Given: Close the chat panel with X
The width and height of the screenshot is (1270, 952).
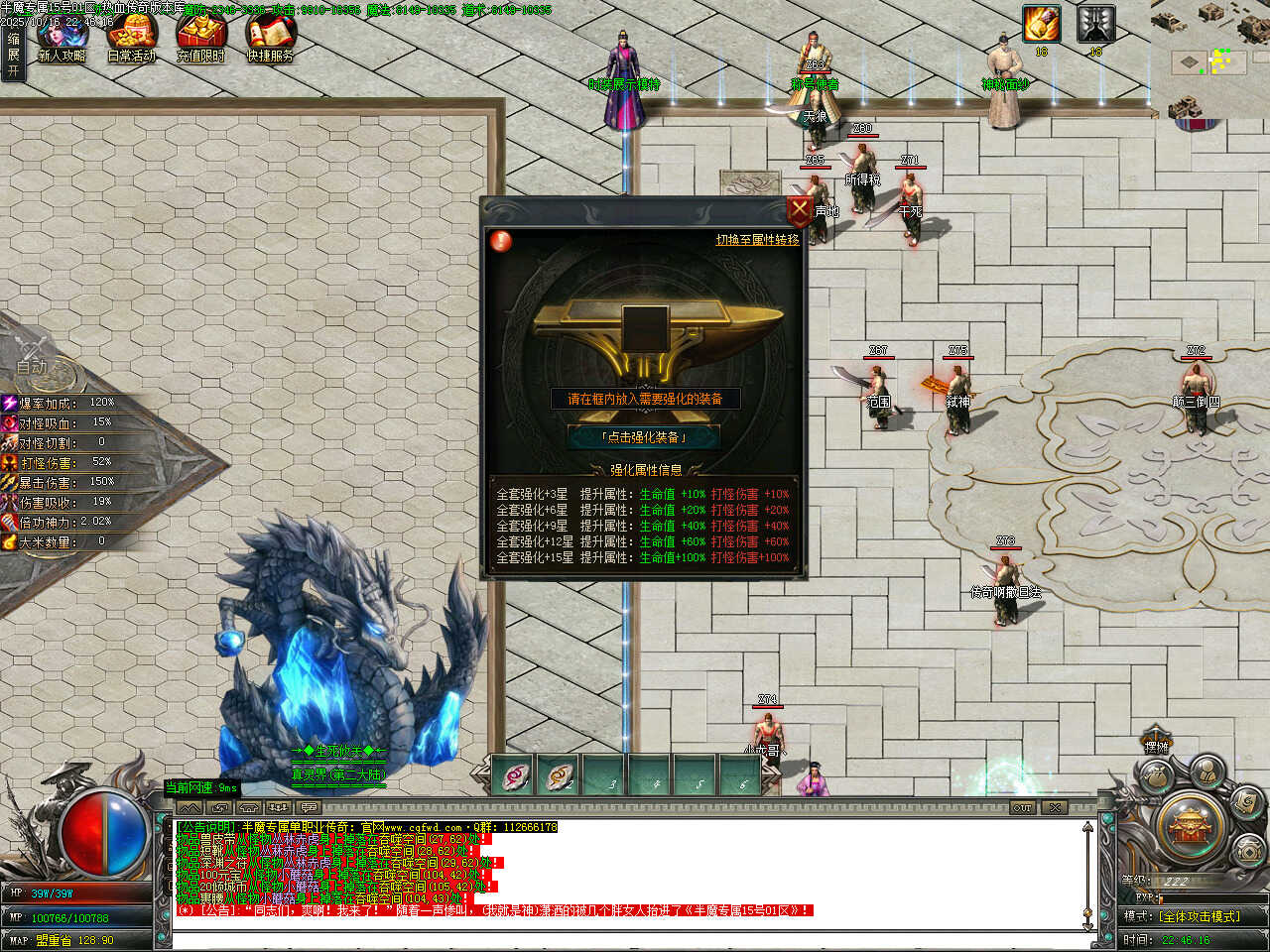Looking at the screenshot, I should pos(1055,808).
